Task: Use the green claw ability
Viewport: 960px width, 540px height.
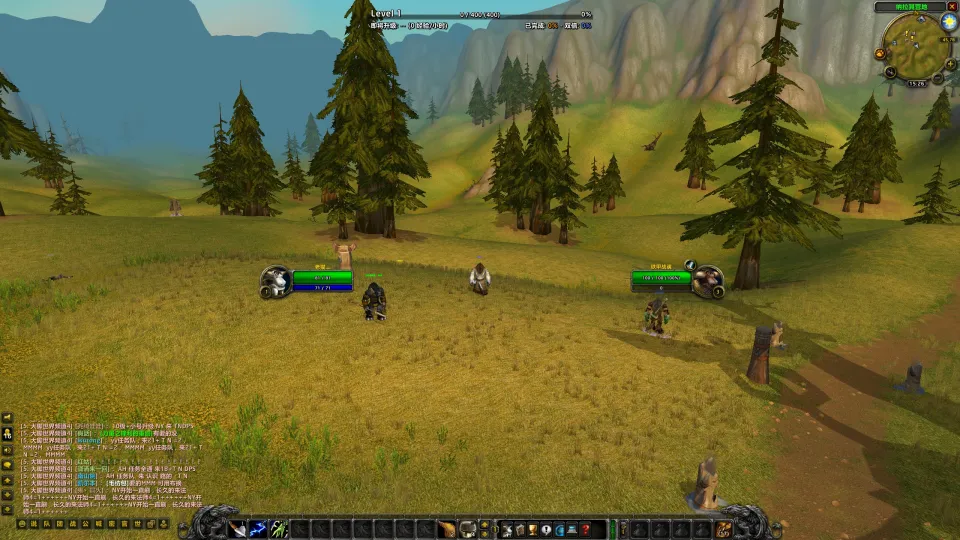Action: [279, 529]
